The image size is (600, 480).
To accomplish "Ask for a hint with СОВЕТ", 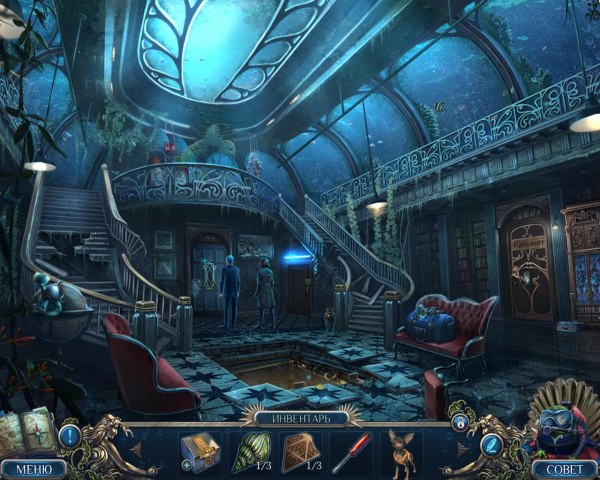I will [565, 467].
